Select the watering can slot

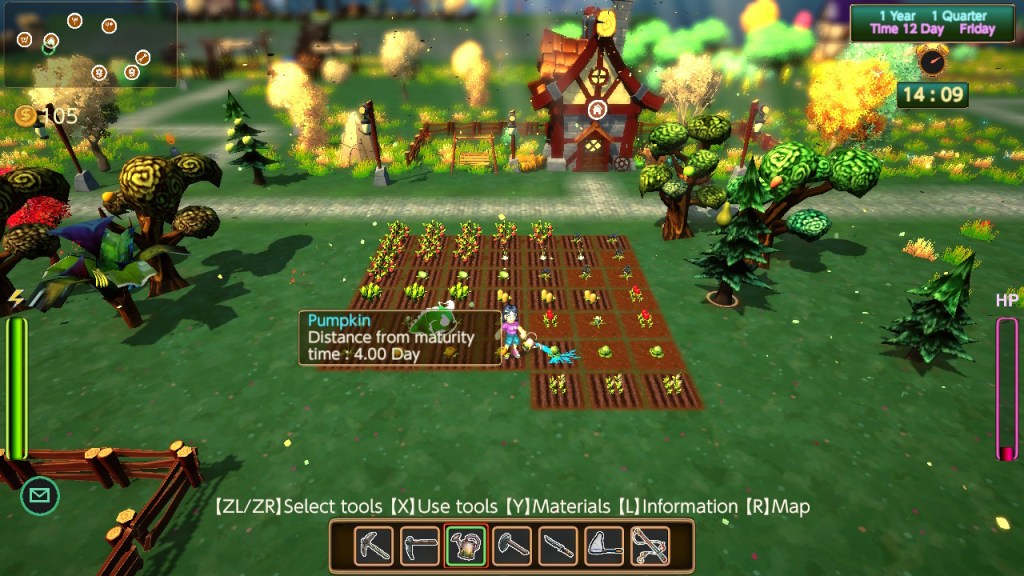click(x=466, y=546)
